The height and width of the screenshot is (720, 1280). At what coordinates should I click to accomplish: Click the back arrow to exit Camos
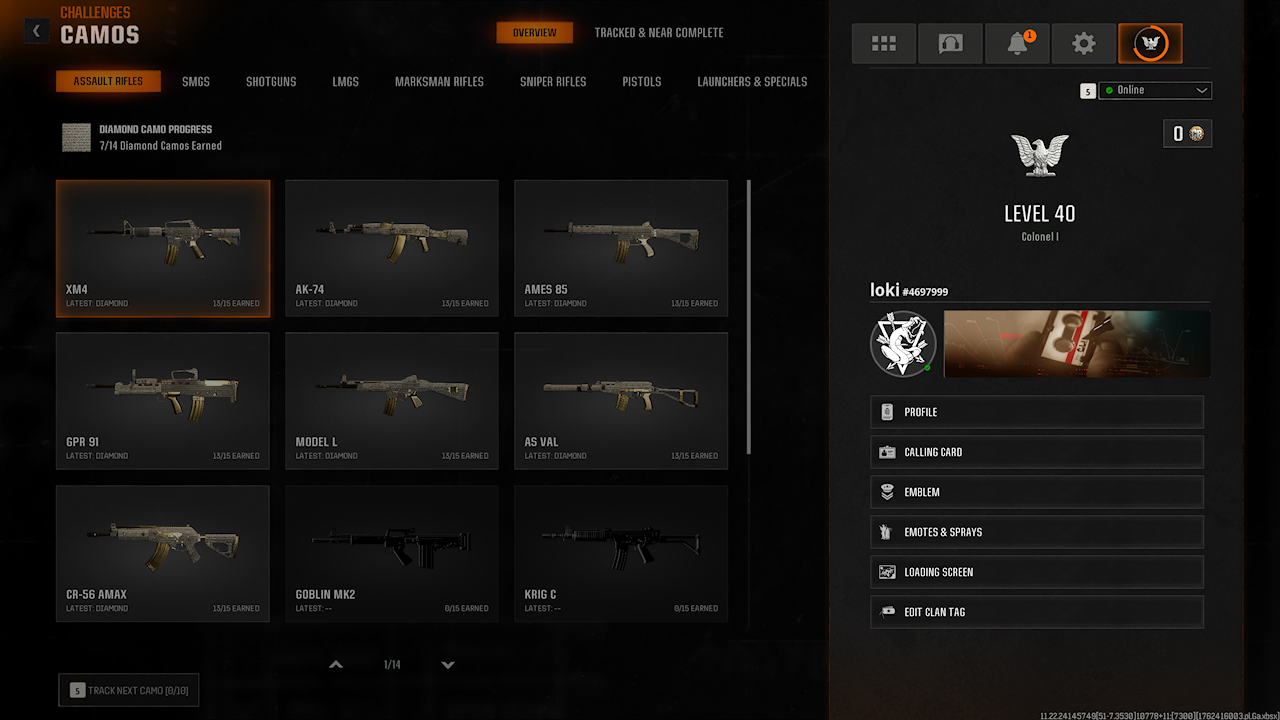pyautogui.click(x=36, y=30)
